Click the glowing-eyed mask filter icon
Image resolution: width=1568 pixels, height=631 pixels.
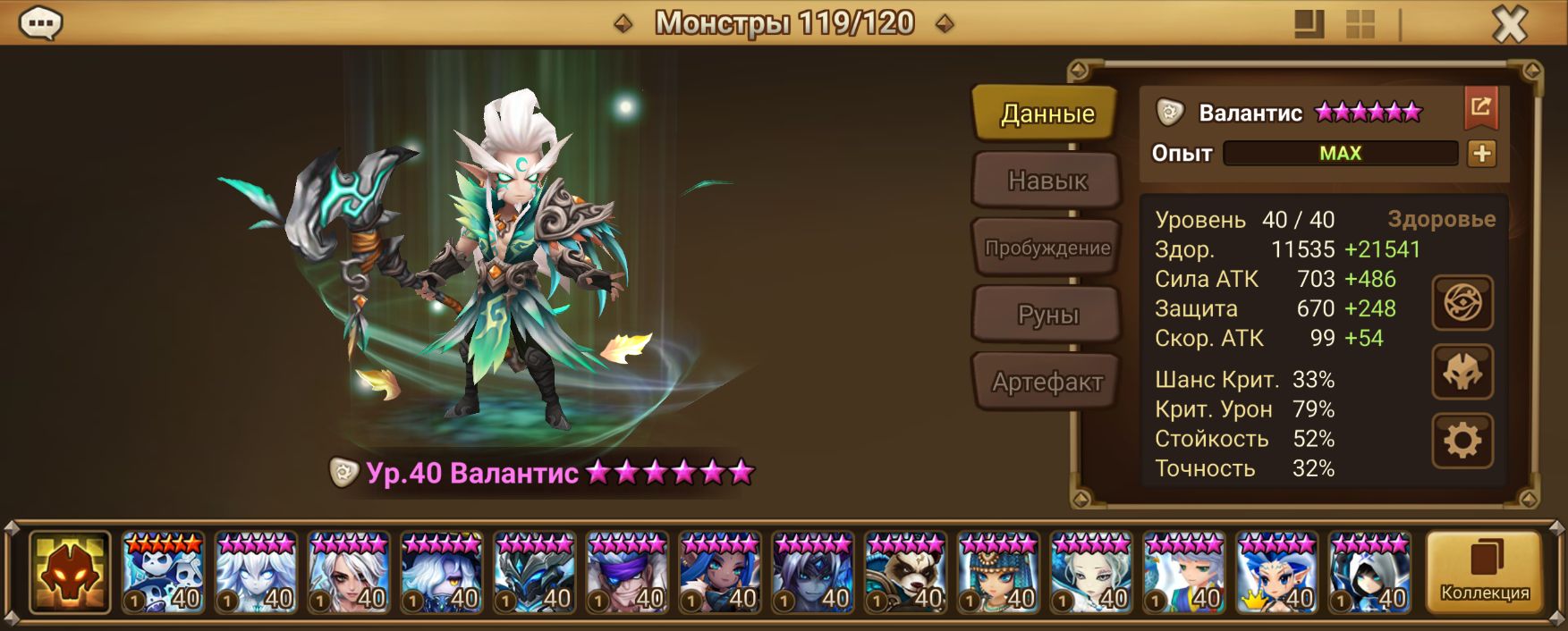coord(1462,372)
